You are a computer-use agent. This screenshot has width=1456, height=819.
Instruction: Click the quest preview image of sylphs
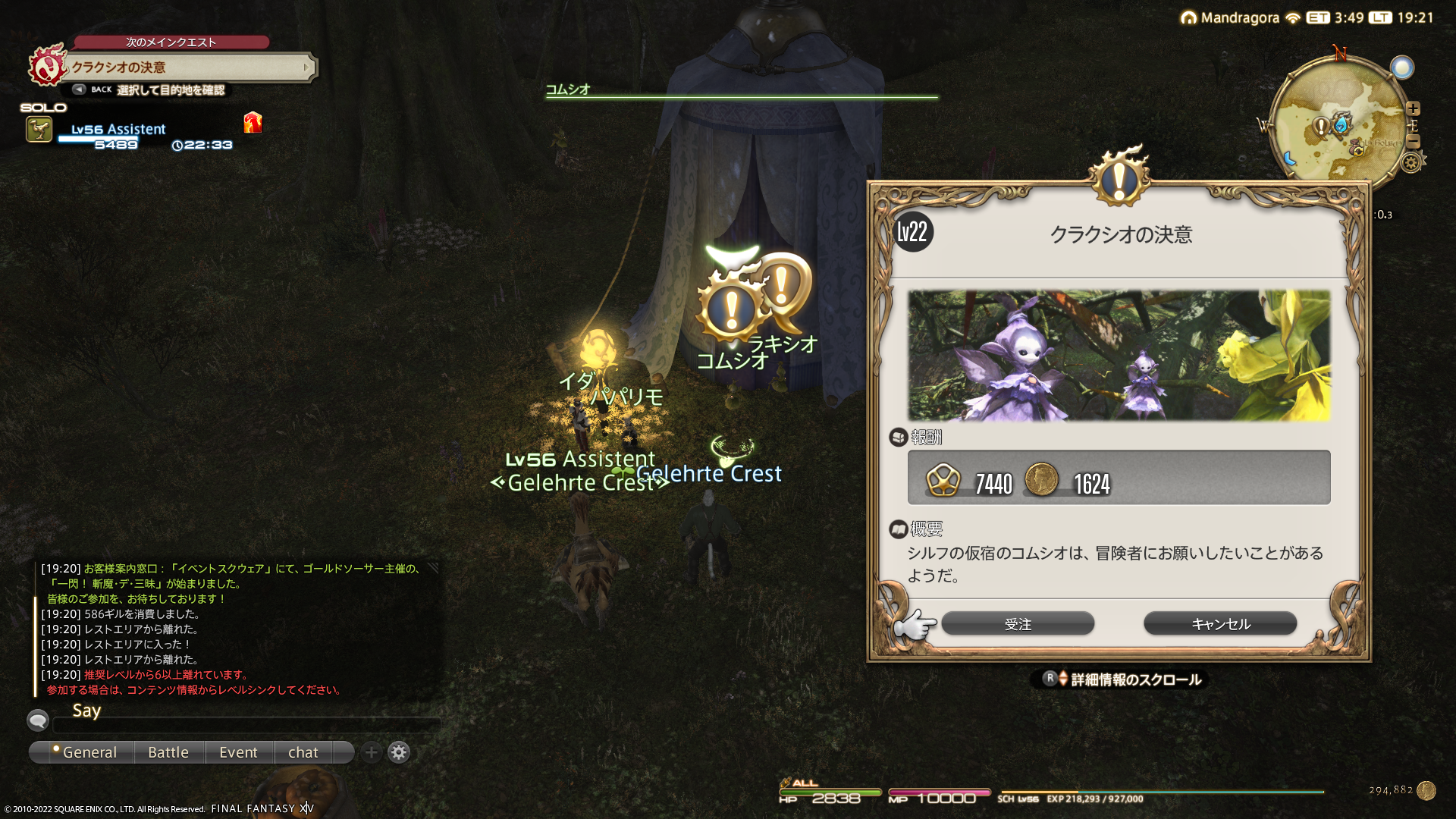coord(1119,355)
